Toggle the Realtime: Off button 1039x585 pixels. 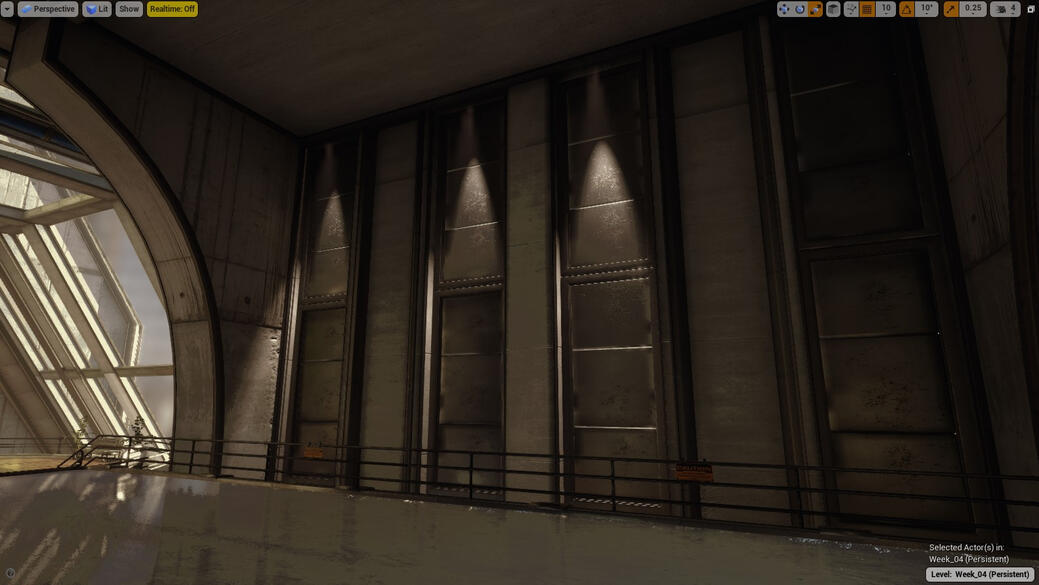172,9
